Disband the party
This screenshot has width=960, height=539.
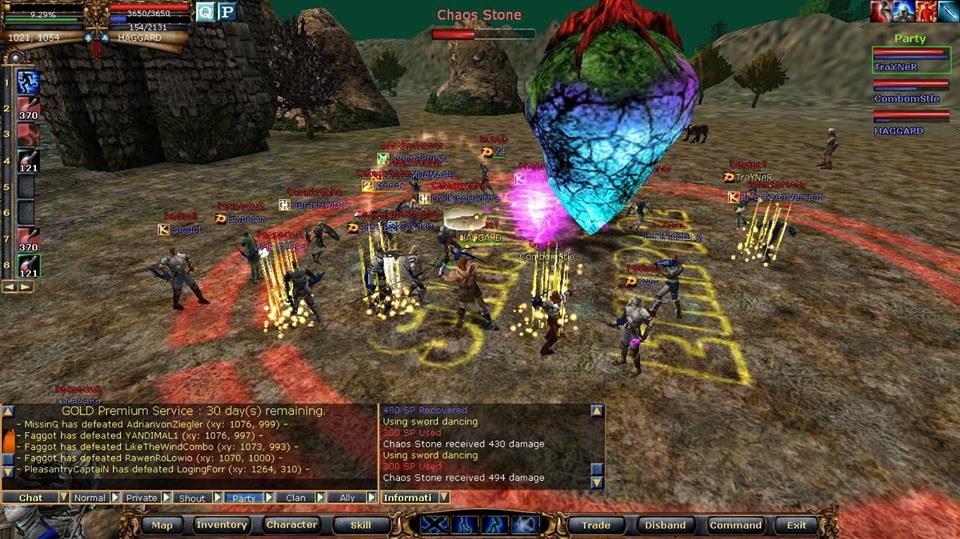tap(665, 525)
